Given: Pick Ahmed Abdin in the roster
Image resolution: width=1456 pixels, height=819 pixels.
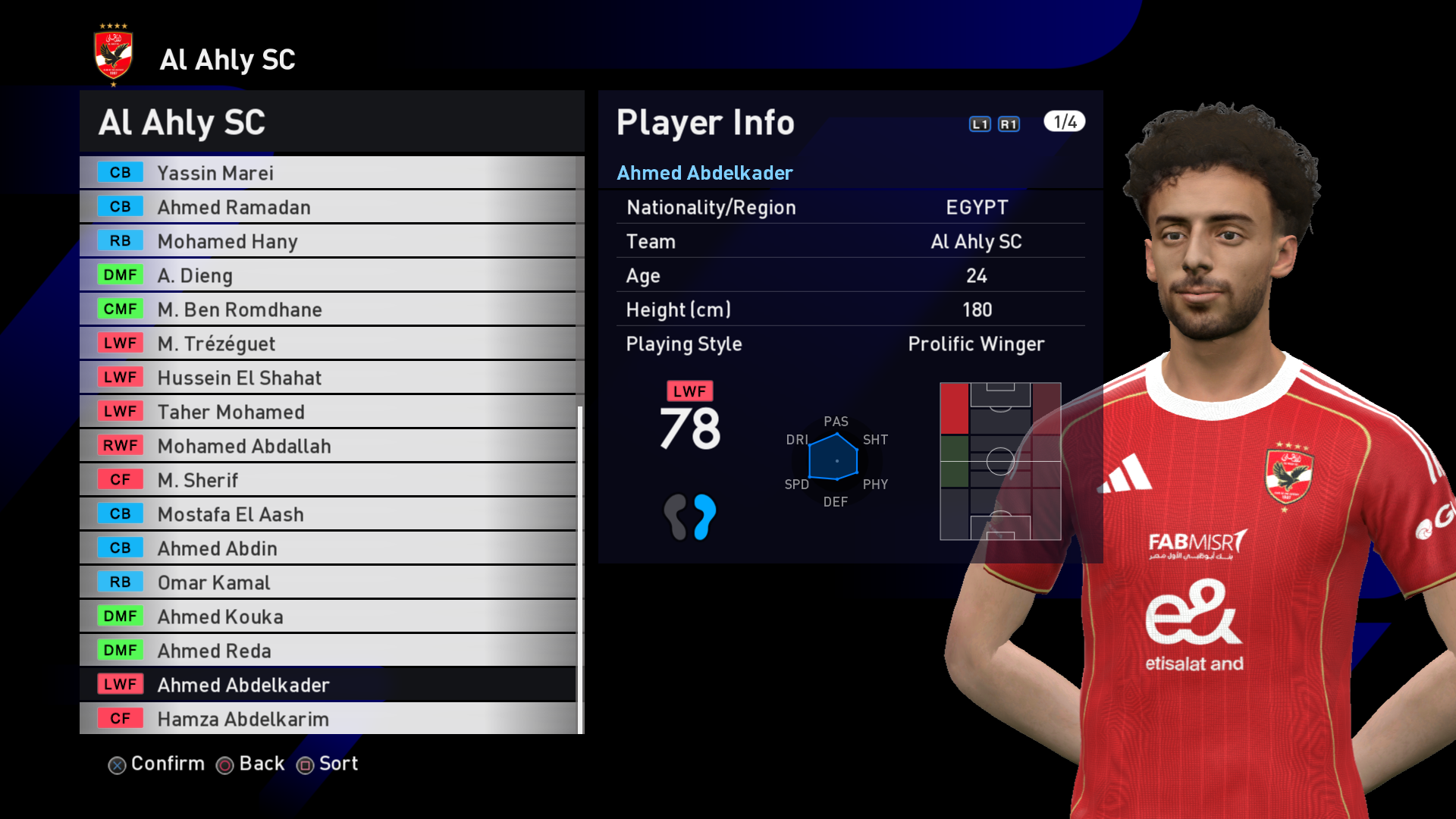Looking at the screenshot, I should coord(328,548).
